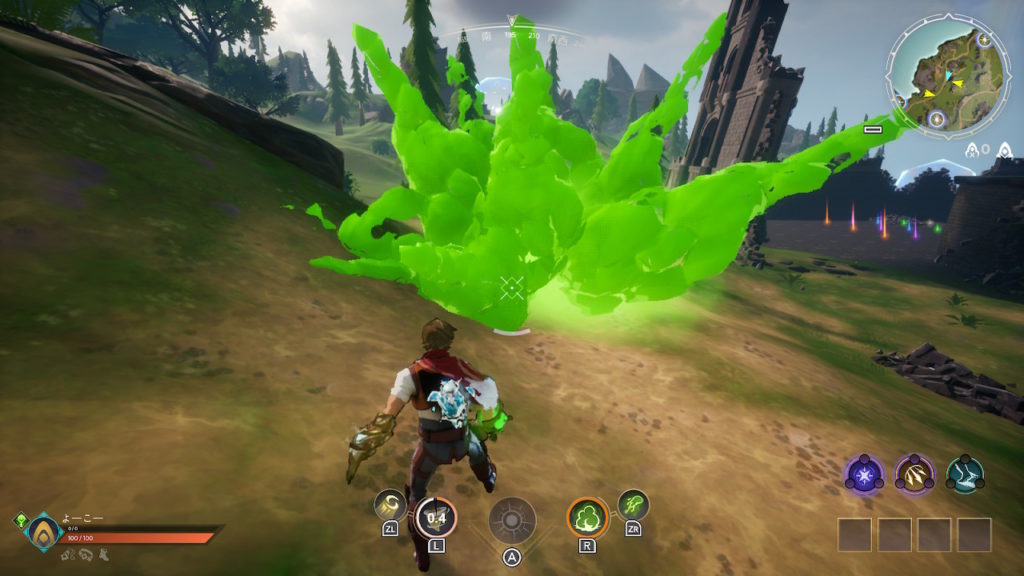
Task: Trigger the grey central rune ability
Action: (x=512, y=520)
